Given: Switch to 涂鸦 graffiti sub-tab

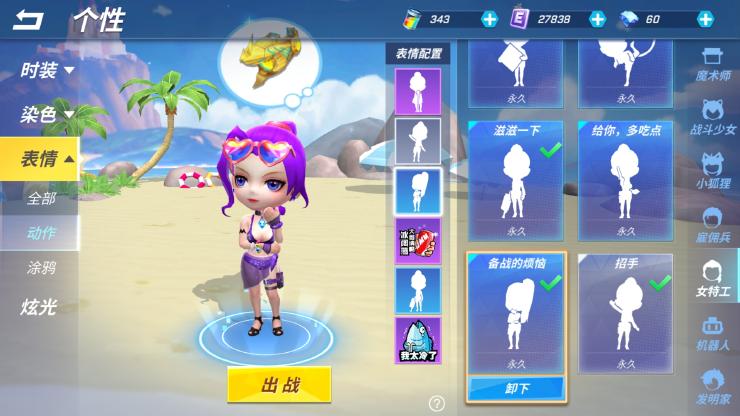Looking at the screenshot, I should 41,267.
